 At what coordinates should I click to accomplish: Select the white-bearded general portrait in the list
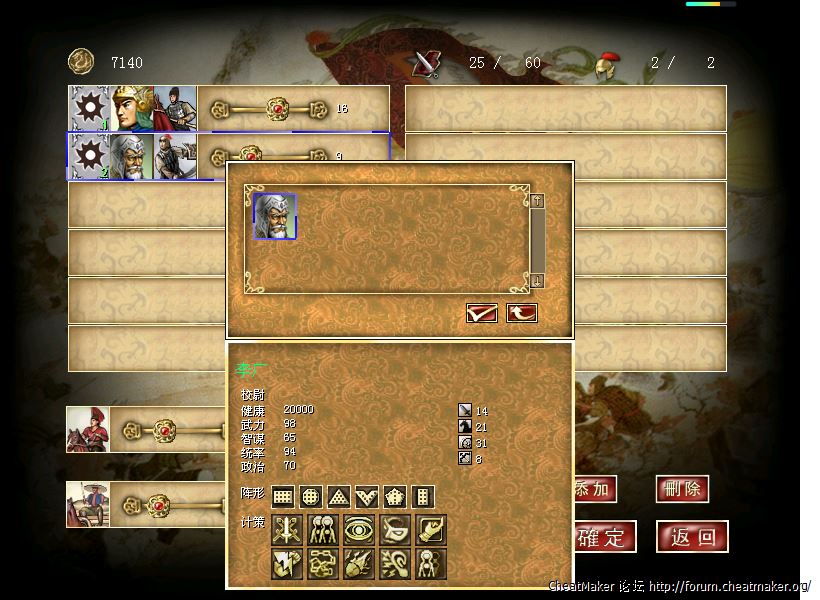tap(275, 217)
